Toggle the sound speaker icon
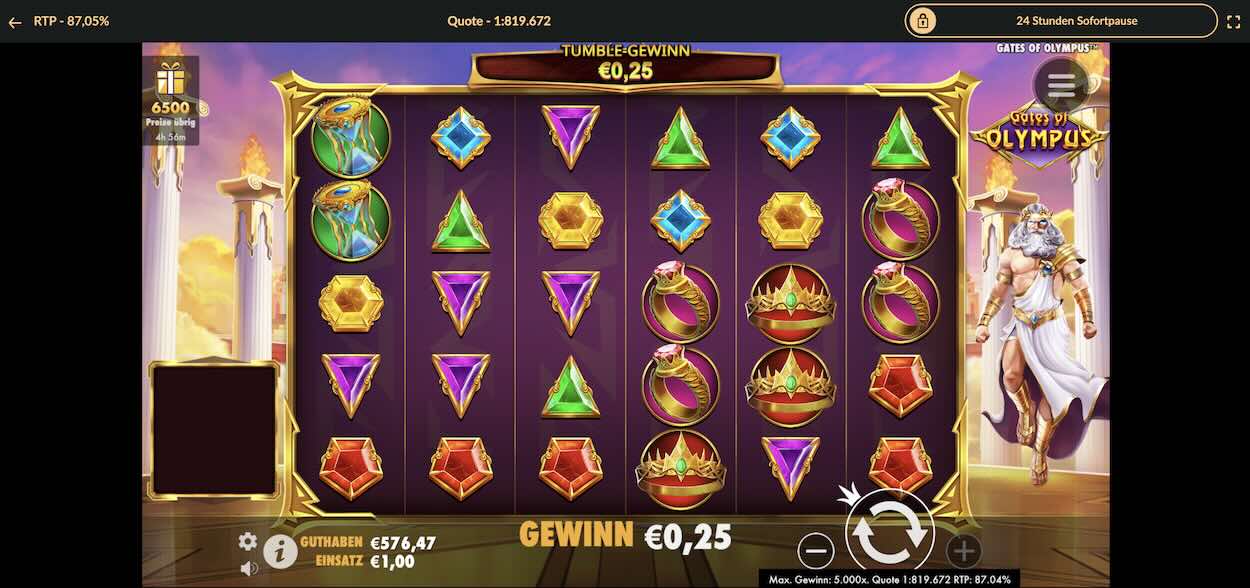The image size is (1250, 588). point(247,568)
